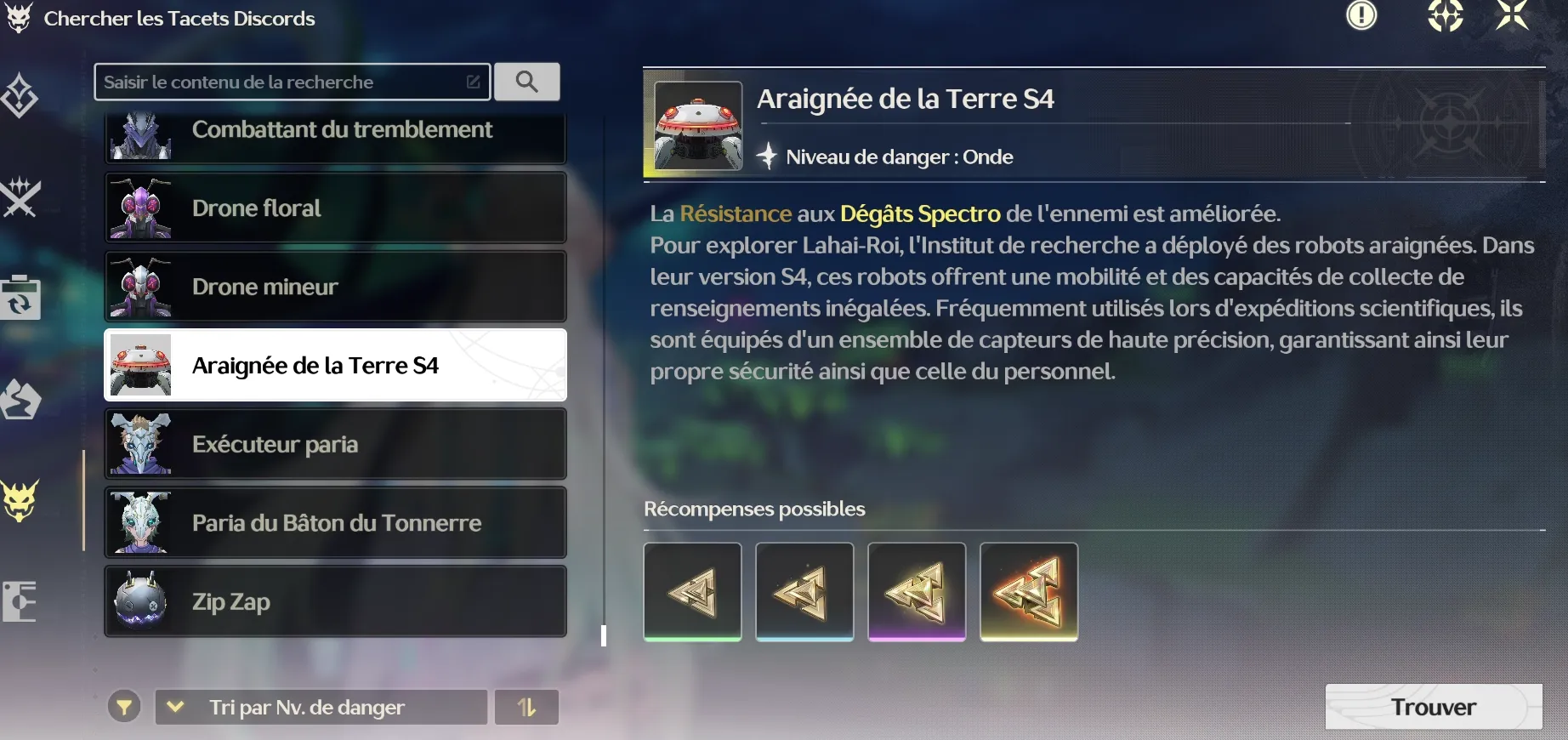Select Araignée de la Terre S4 row
Viewport: 1568px width, 740px height.
[335, 365]
